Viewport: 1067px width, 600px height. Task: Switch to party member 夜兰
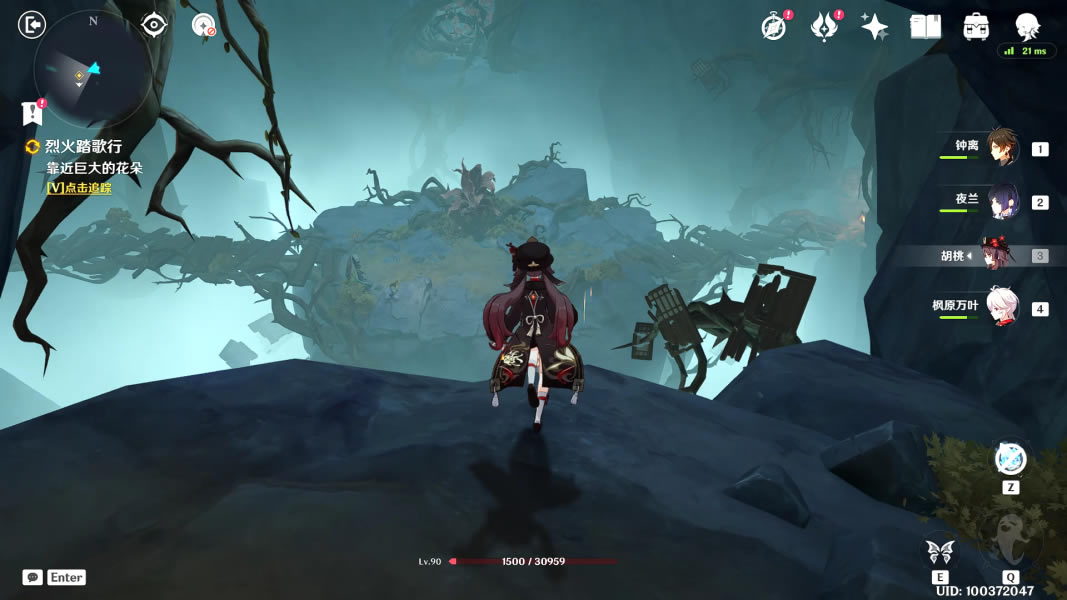[x=1002, y=201]
